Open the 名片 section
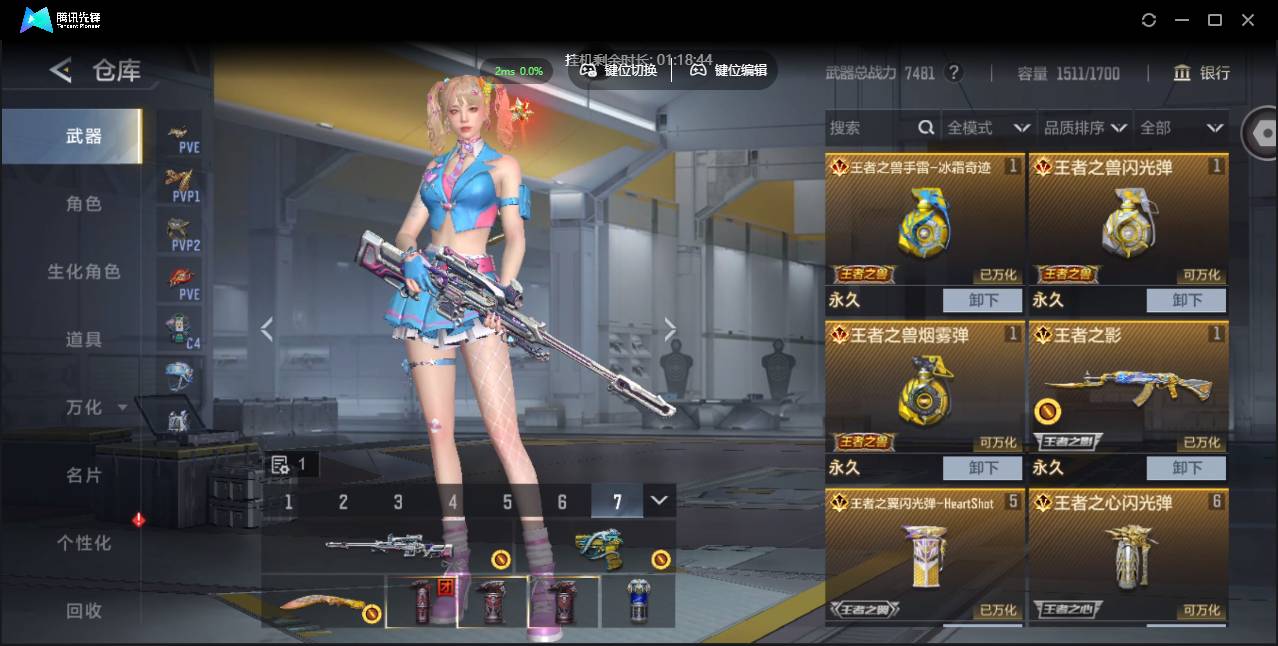The width and height of the screenshot is (1278, 646). [x=84, y=475]
